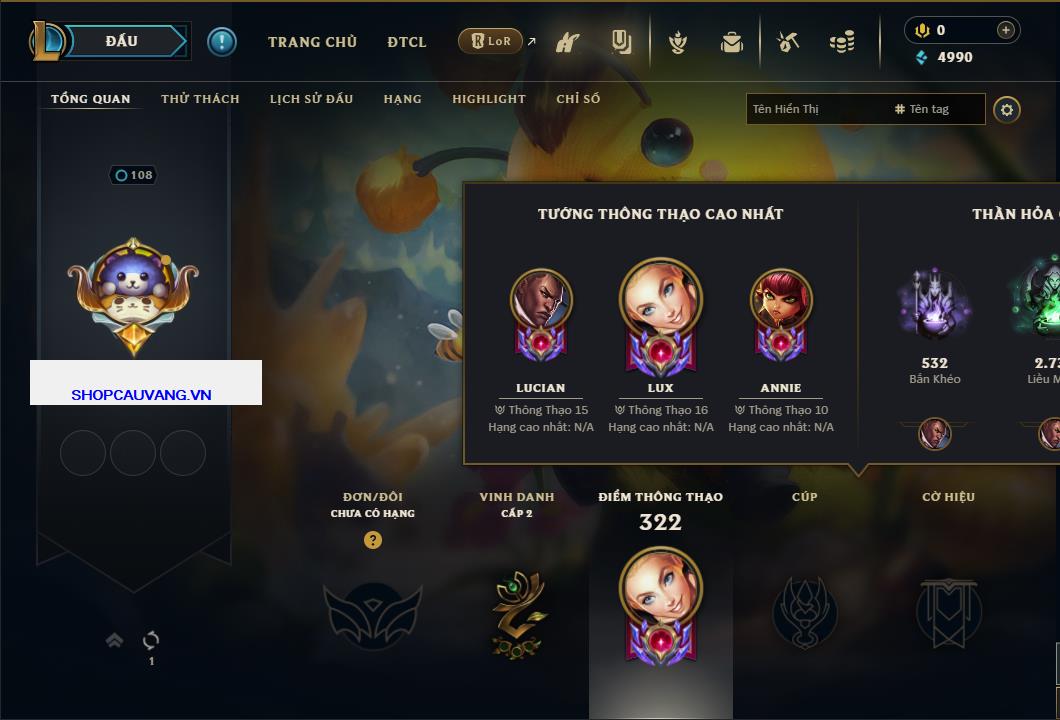This screenshot has height=720, width=1060.
Task: Launch the LoR shortcut
Action: tap(490, 41)
